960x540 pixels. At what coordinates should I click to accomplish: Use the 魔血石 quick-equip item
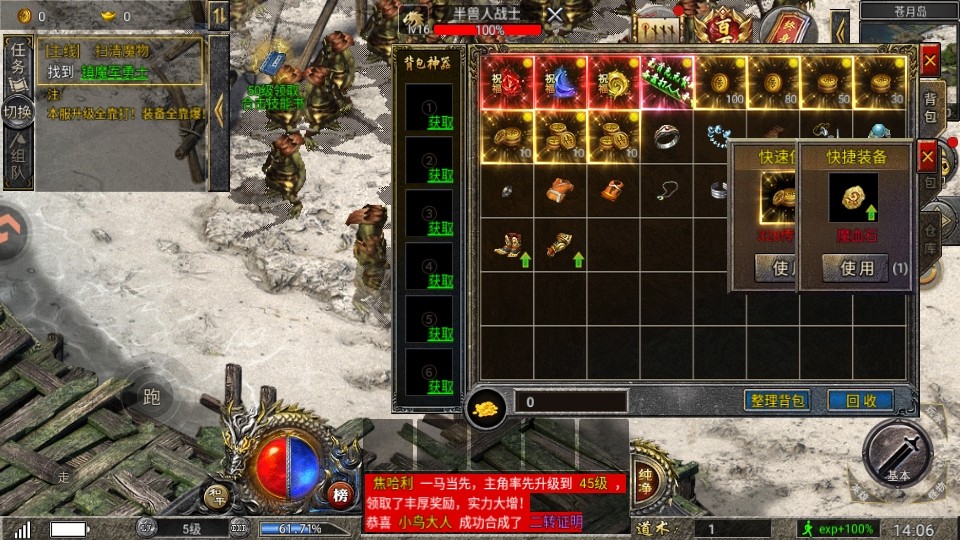coord(857,268)
